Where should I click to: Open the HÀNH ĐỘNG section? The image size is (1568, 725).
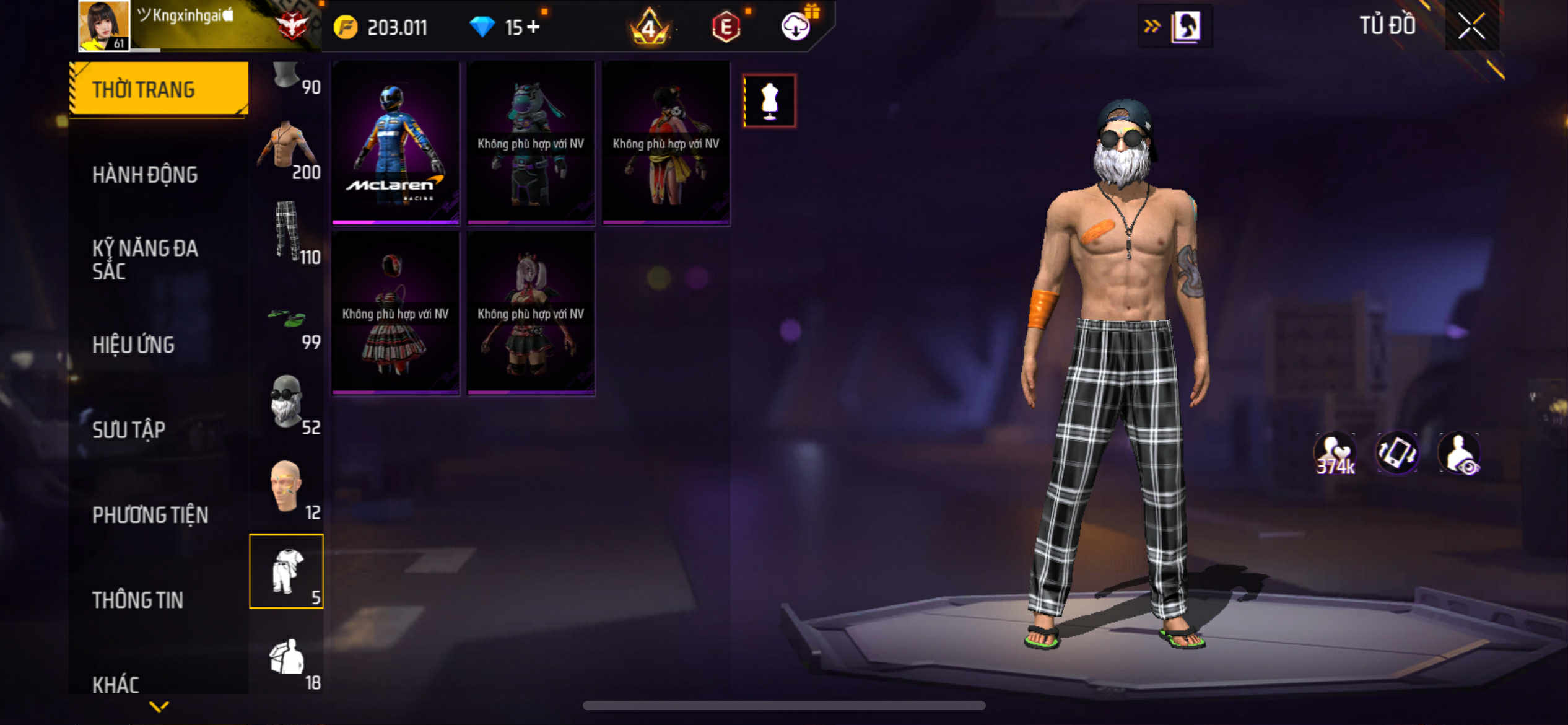click(145, 175)
